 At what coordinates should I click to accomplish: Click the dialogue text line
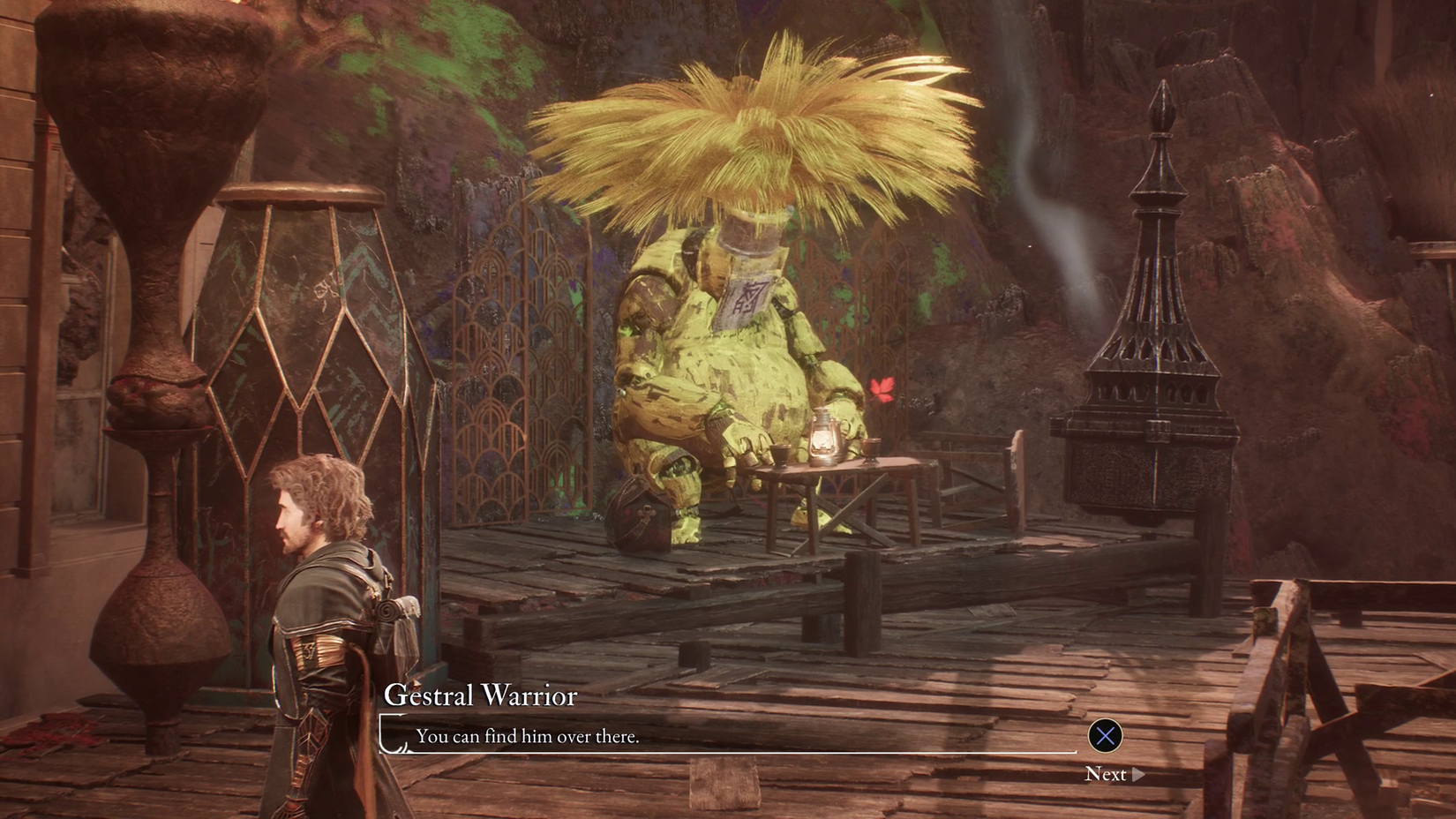coord(530,736)
